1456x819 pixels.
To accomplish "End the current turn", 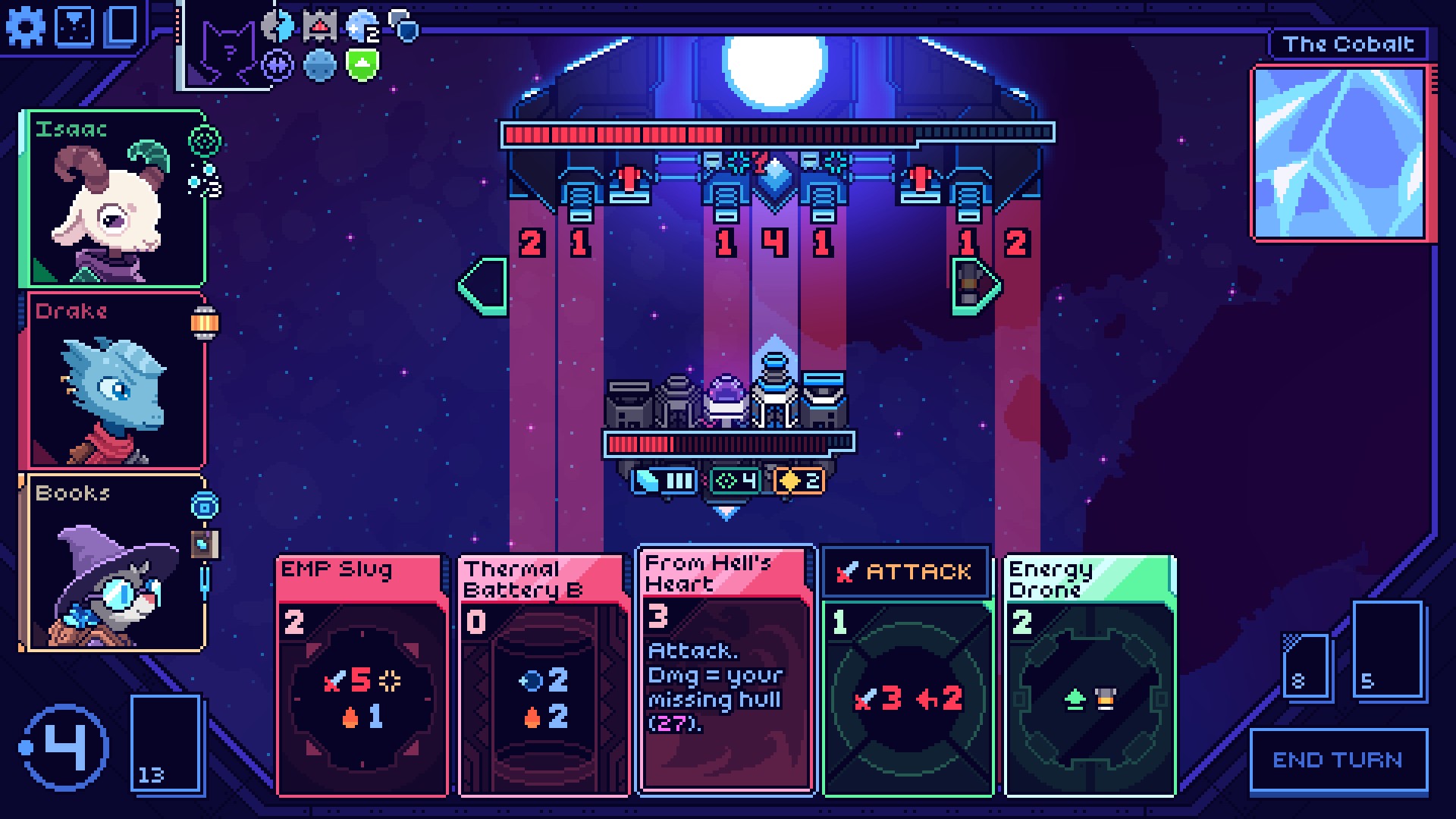I will [x=1338, y=760].
